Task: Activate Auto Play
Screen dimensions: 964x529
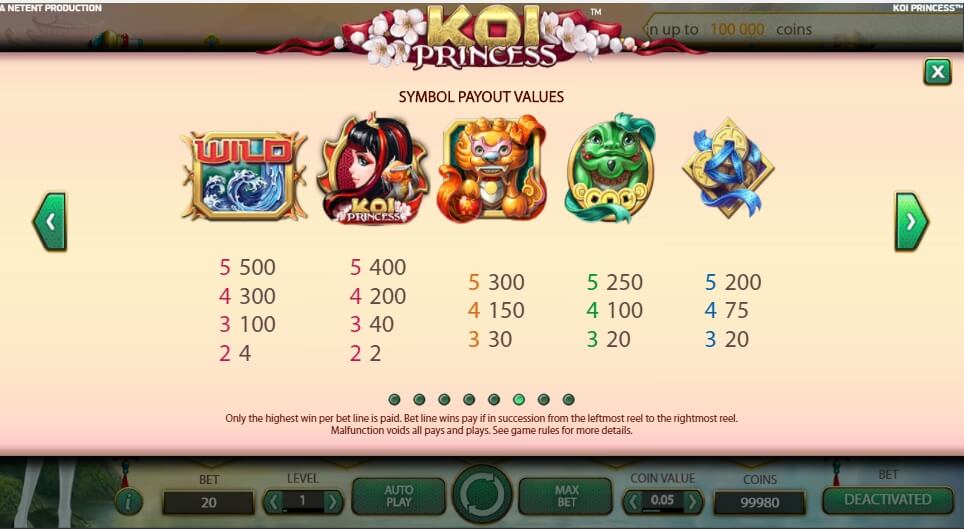Action: tap(399, 496)
